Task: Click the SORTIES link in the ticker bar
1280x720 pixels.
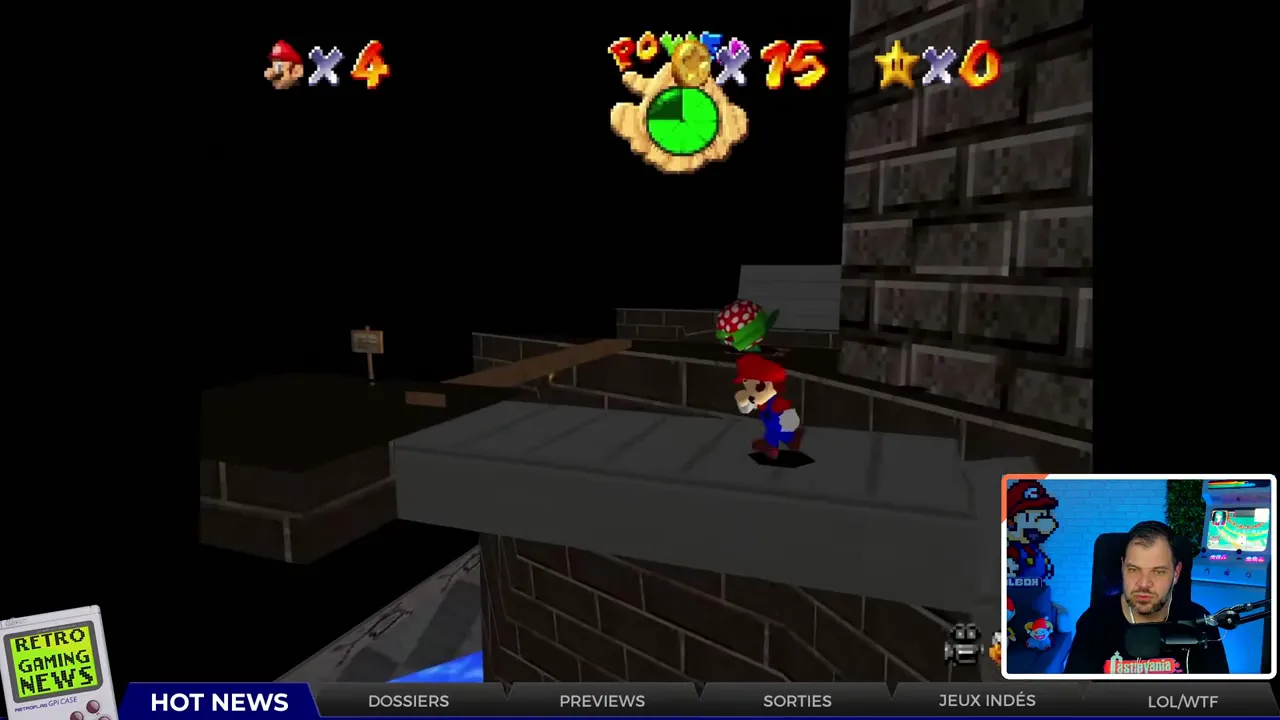Action: 797,701
